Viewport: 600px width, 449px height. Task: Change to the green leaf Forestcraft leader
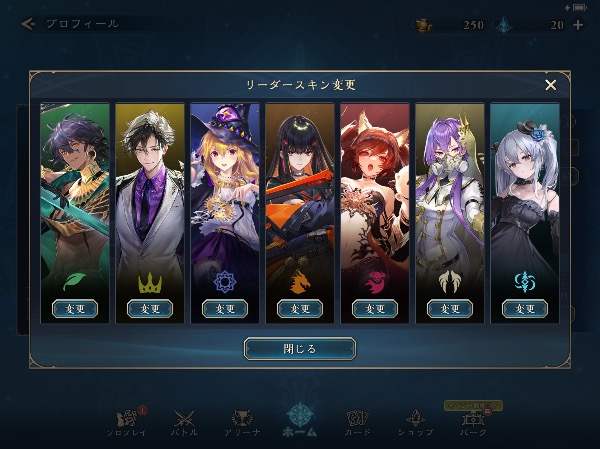[x=75, y=309]
